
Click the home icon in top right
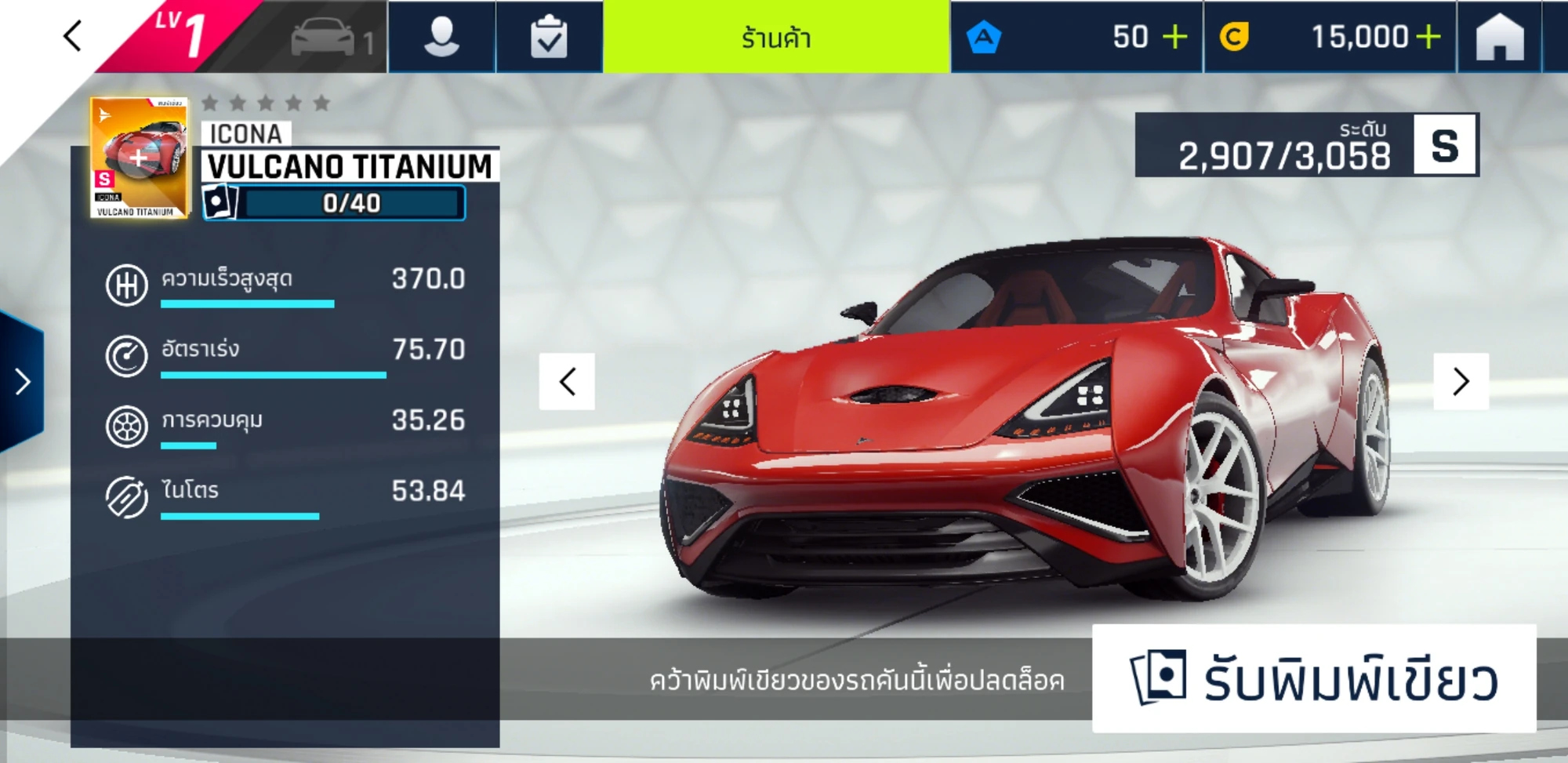click(x=1501, y=35)
